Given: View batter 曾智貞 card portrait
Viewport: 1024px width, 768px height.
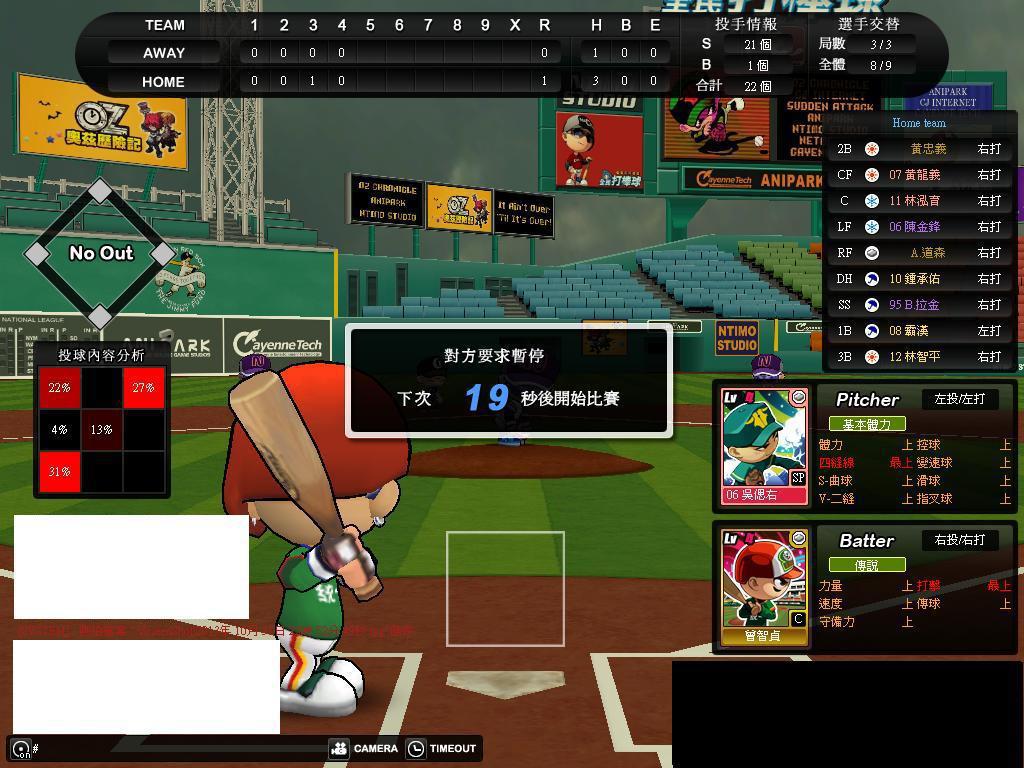Looking at the screenshot, I should coord(764,586).
